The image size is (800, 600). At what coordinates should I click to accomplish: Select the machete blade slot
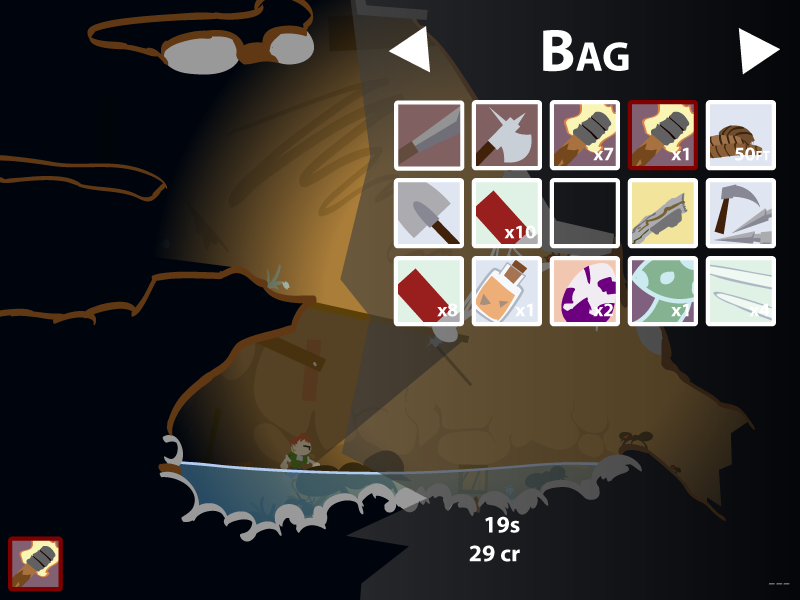coord(429,135)
